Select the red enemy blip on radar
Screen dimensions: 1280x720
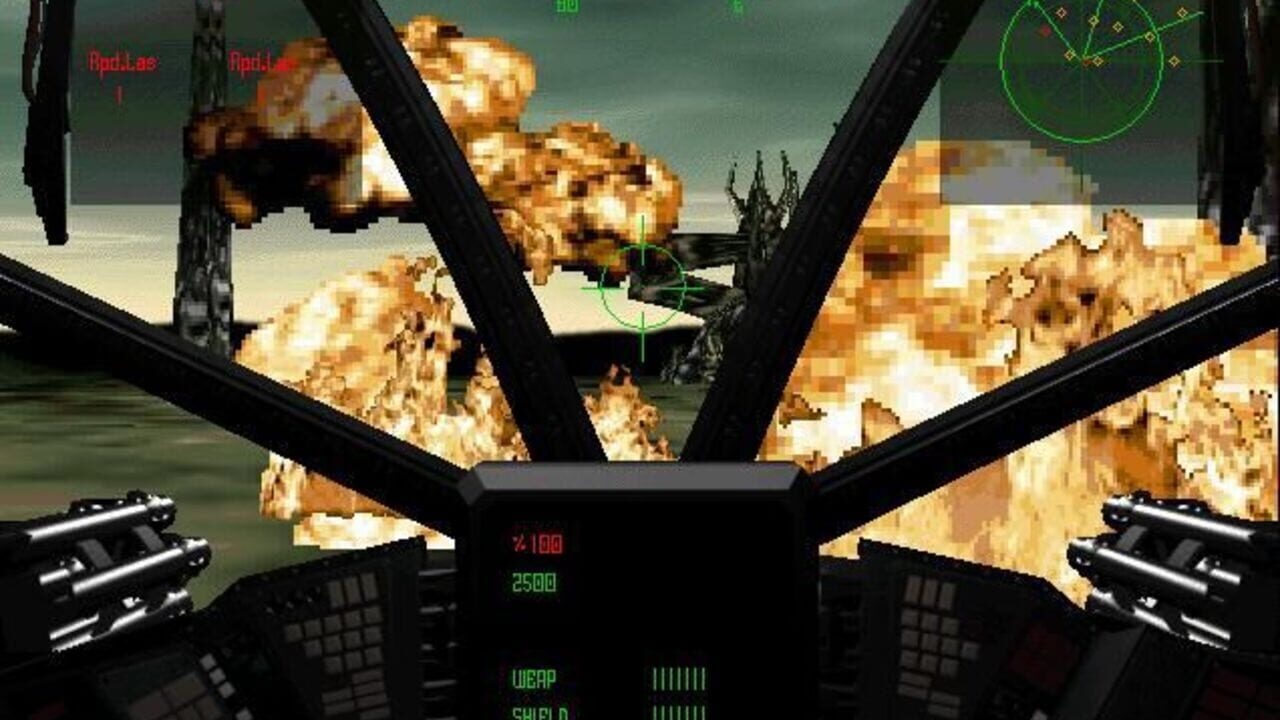click(1045, 31)
